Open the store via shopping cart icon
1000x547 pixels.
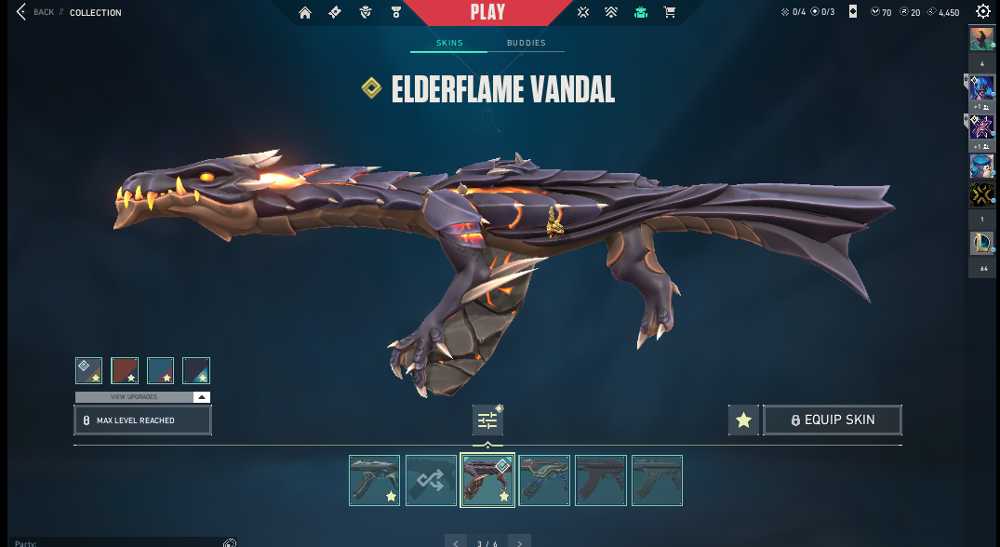(670, 13)
